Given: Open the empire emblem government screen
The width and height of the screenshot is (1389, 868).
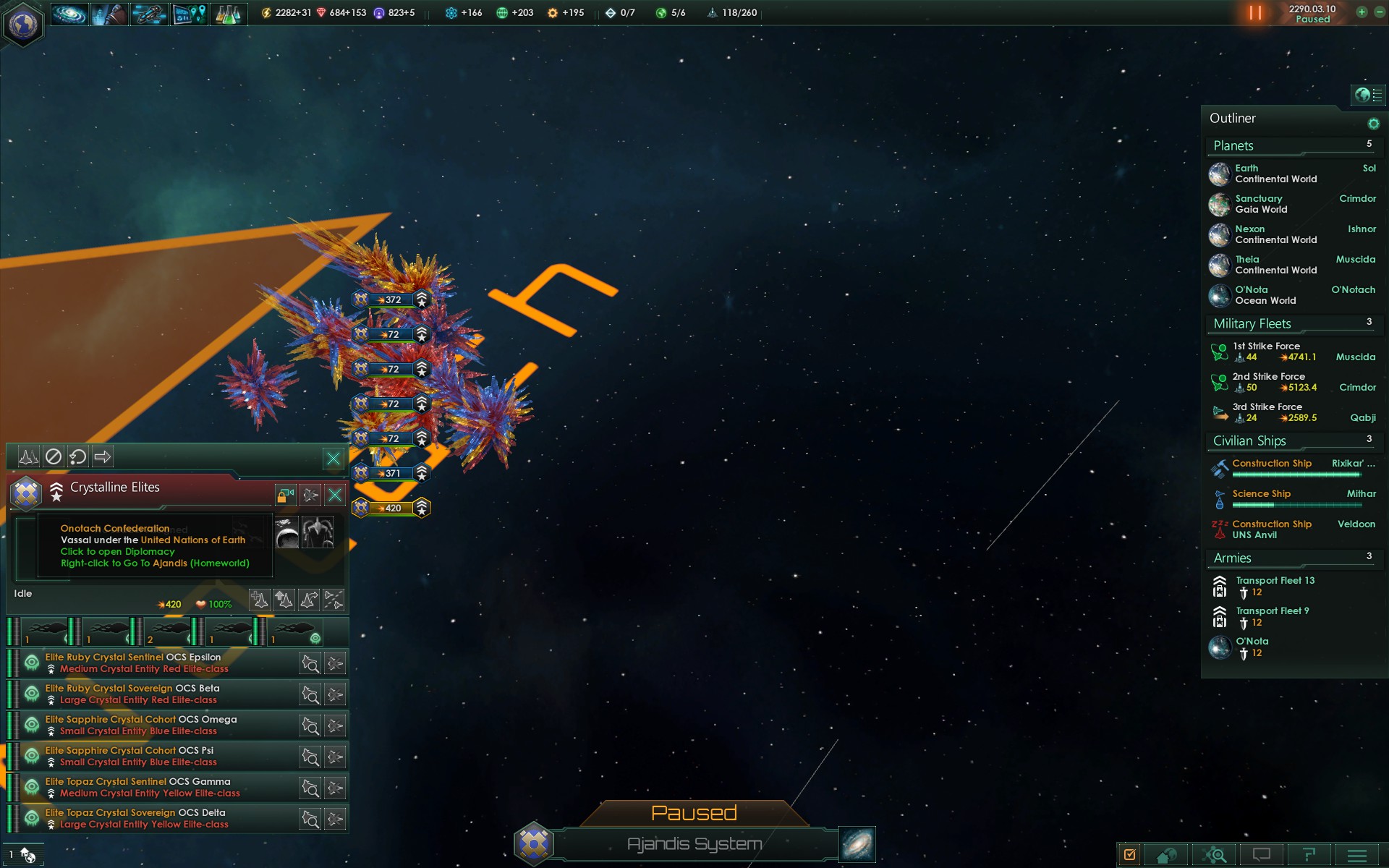Looking at the screenshot, I should pyautogui.click(x=23, y=25).
